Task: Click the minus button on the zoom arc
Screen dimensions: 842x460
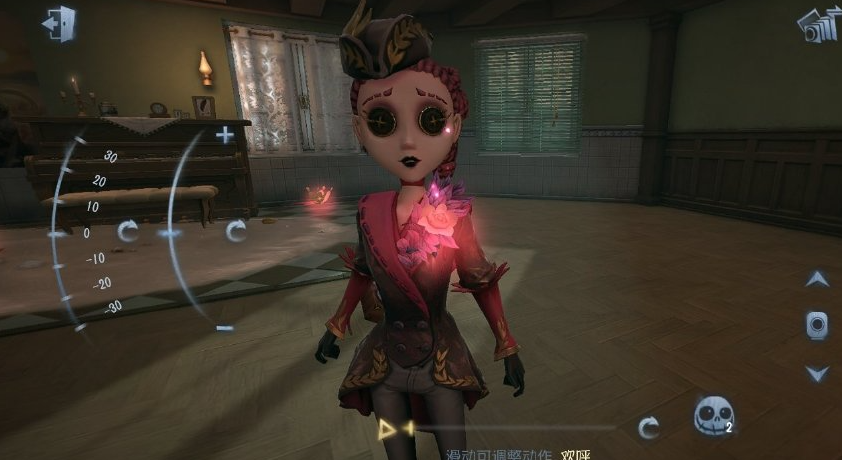Action: (225, 327)
